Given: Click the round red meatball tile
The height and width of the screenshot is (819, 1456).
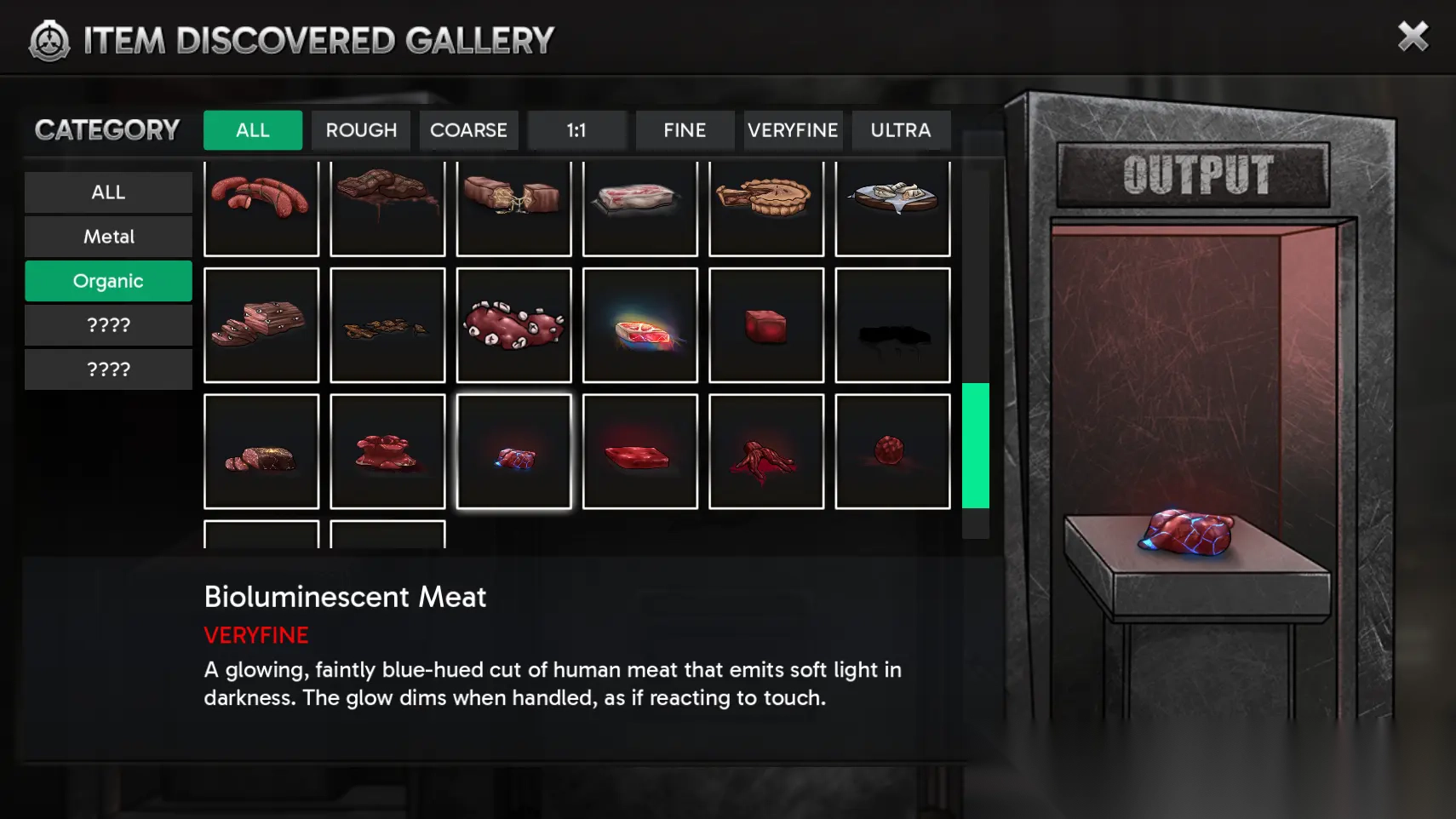Looking at the screenshot, I should [x=892, y=451].
